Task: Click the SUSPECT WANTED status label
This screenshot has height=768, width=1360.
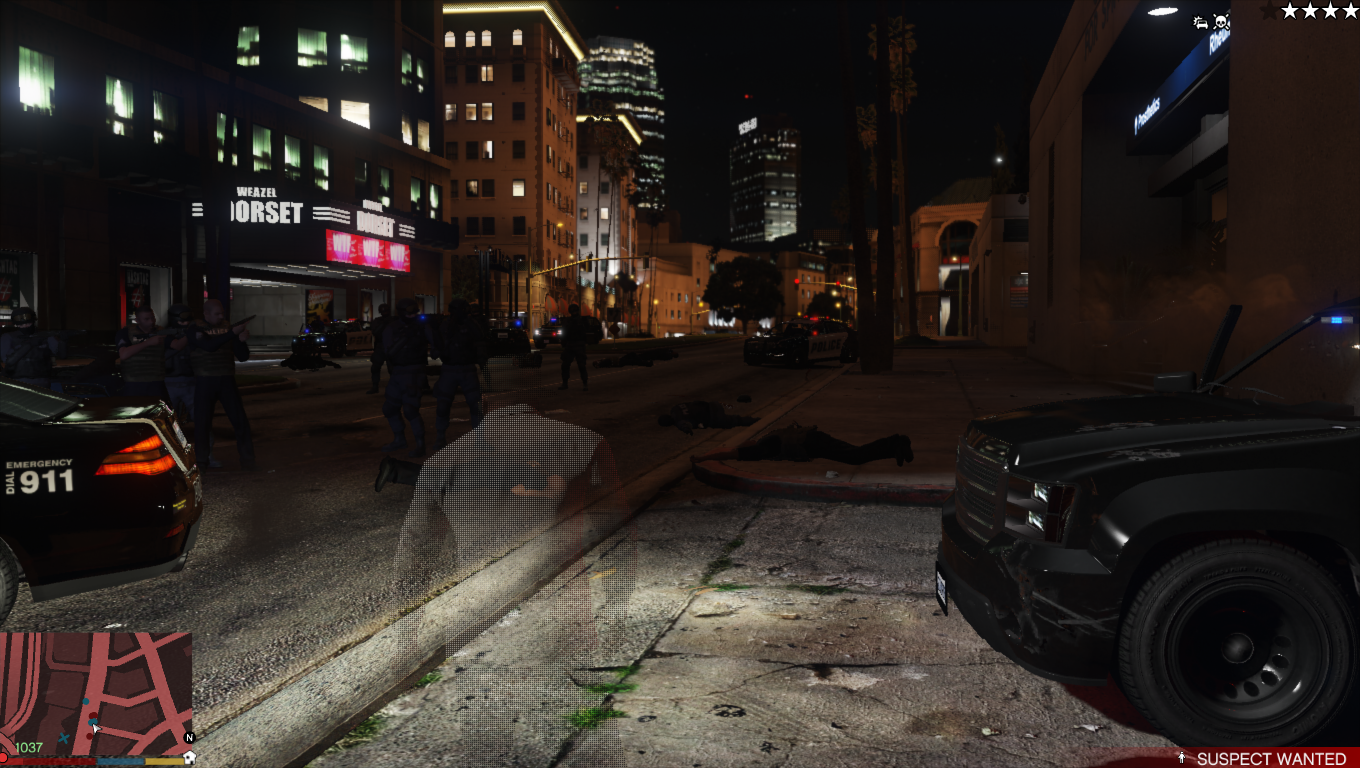Action: [x=1270, y=759]
